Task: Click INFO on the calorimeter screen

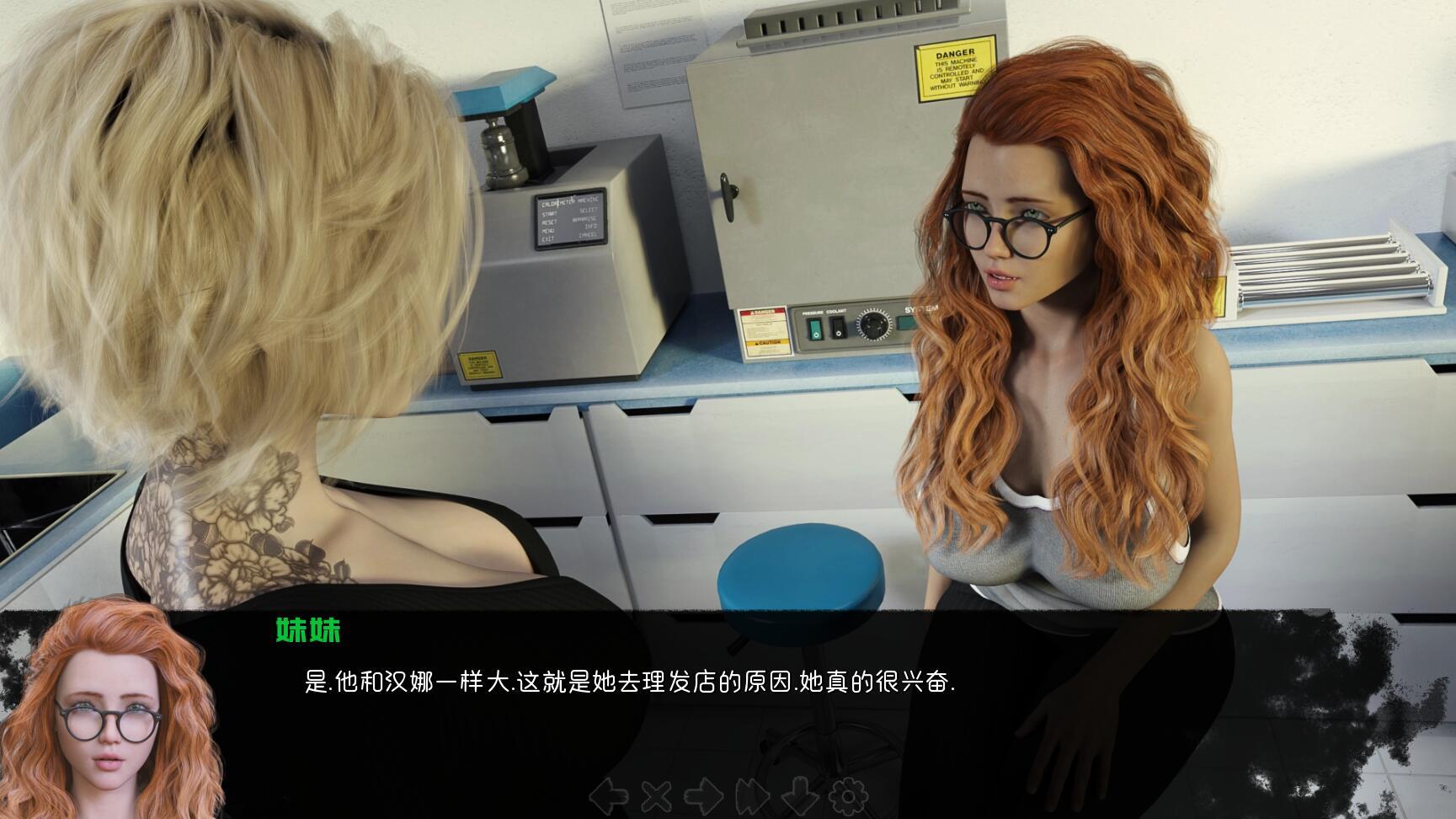Action: tap(591, 227)
